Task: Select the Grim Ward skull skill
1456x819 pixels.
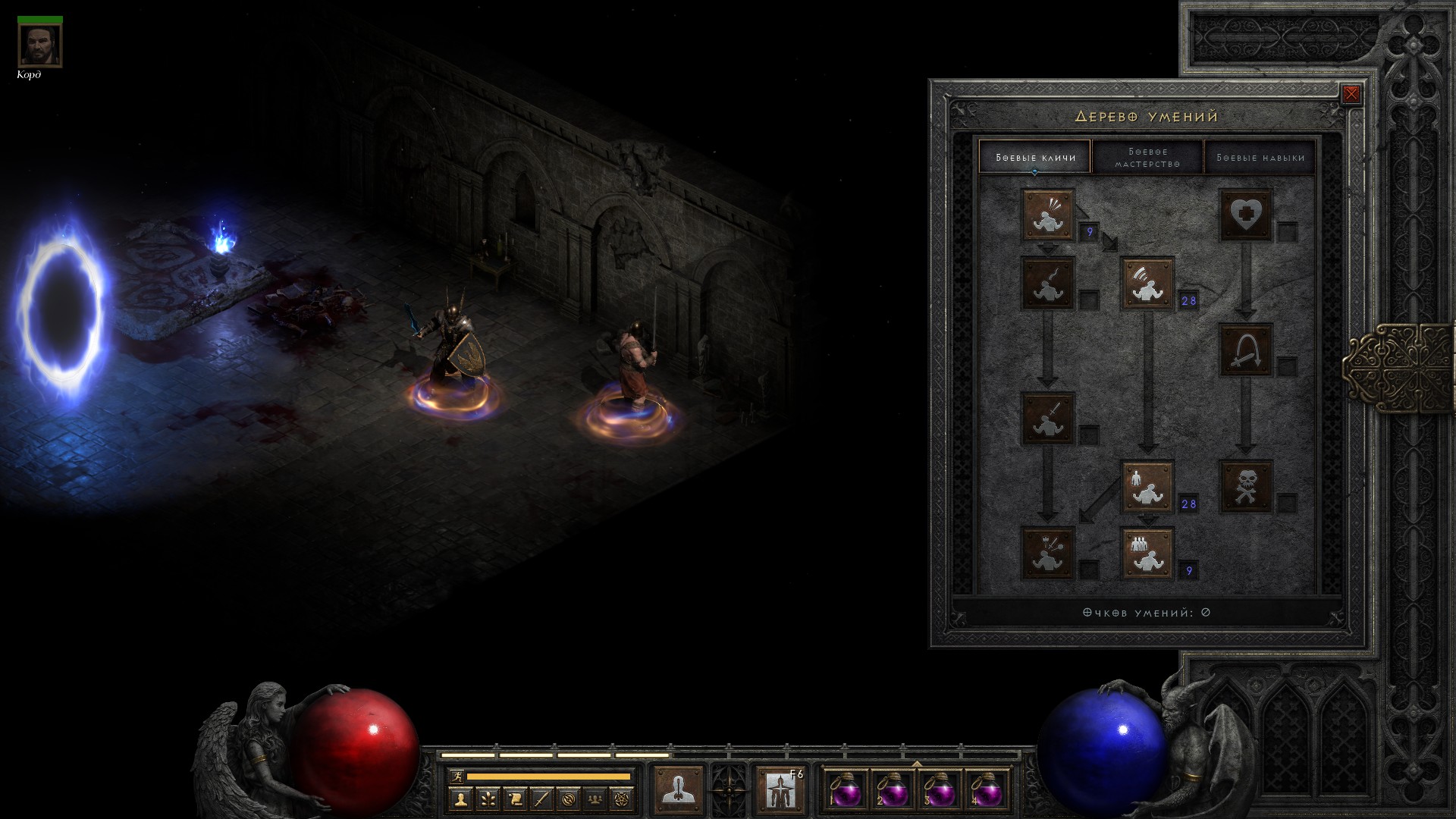Action: tap(1245, 486)
